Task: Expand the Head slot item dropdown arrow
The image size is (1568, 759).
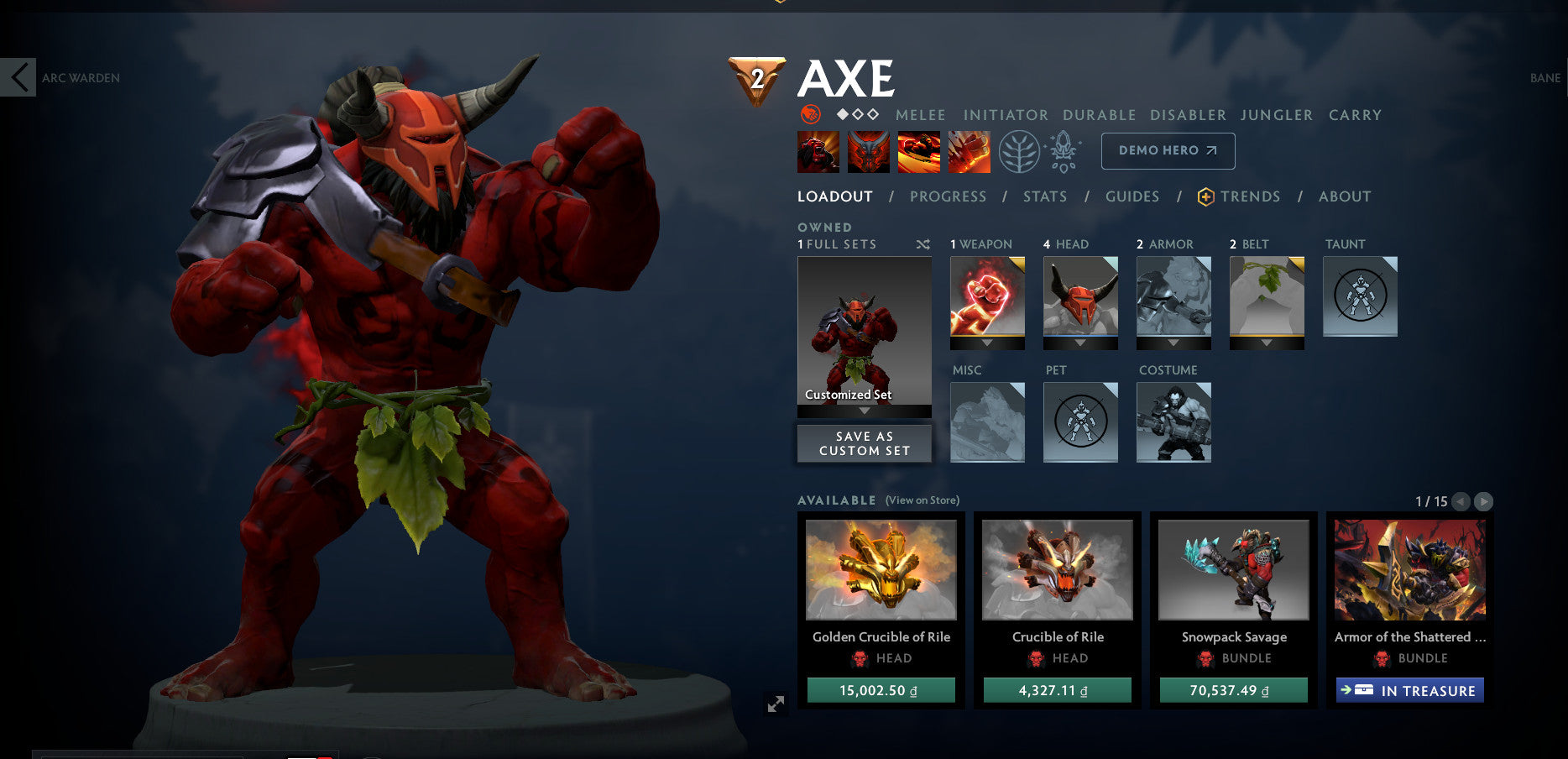Action: click(x=1080, y=343)
